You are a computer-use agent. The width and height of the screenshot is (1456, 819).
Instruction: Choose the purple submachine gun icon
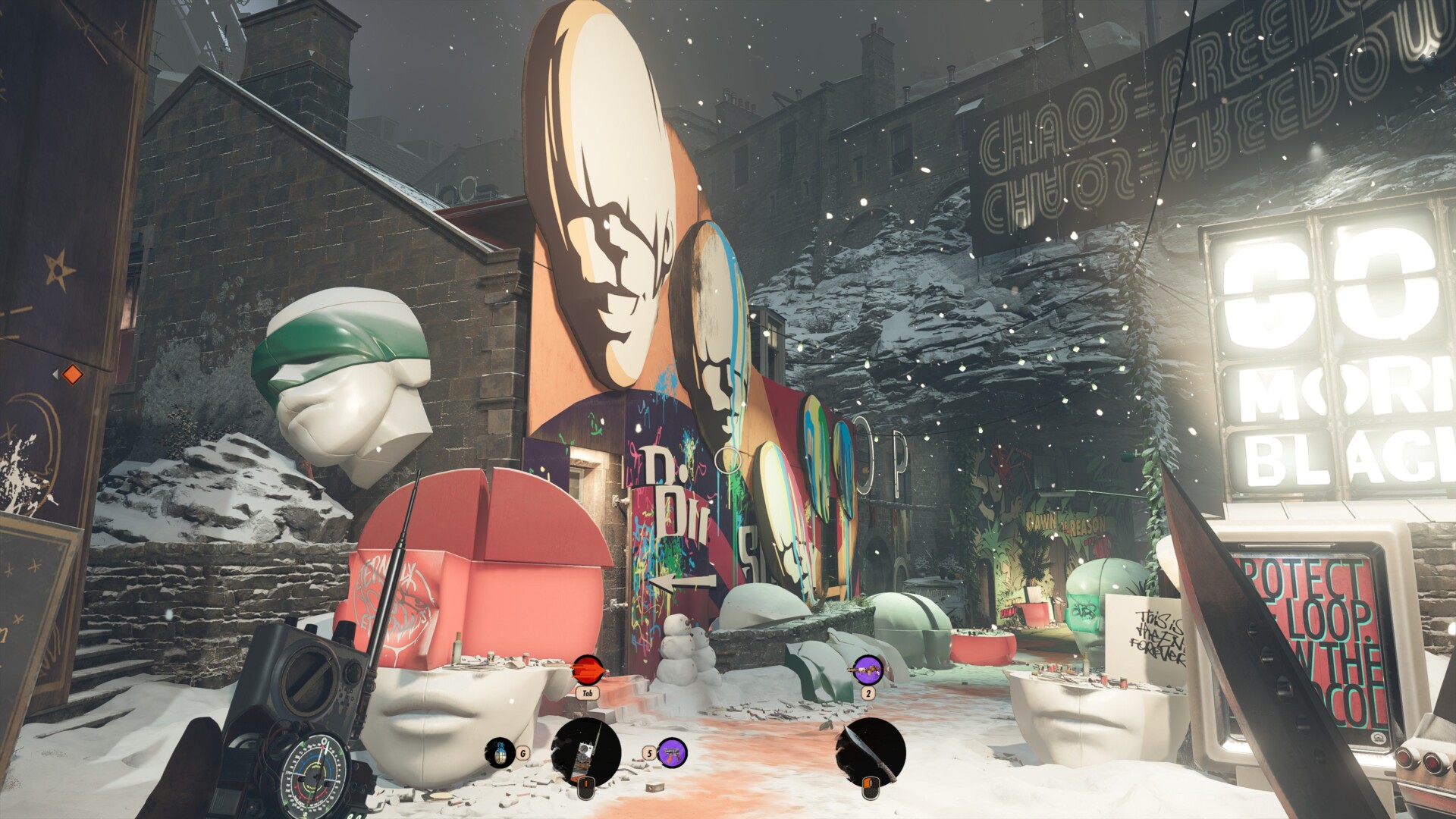pos(671,752)
